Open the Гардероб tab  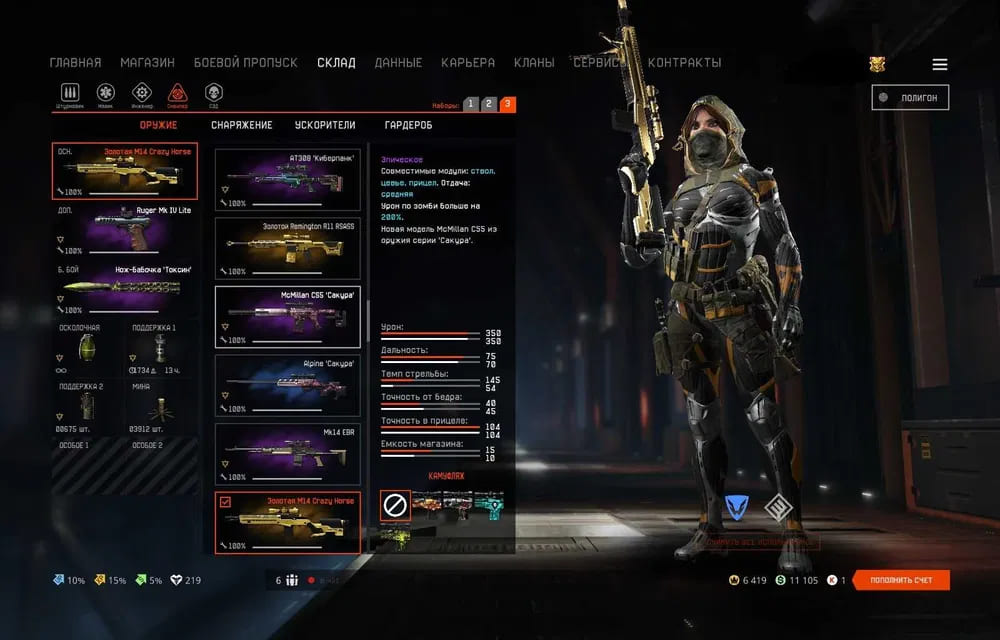click(408, 125)
